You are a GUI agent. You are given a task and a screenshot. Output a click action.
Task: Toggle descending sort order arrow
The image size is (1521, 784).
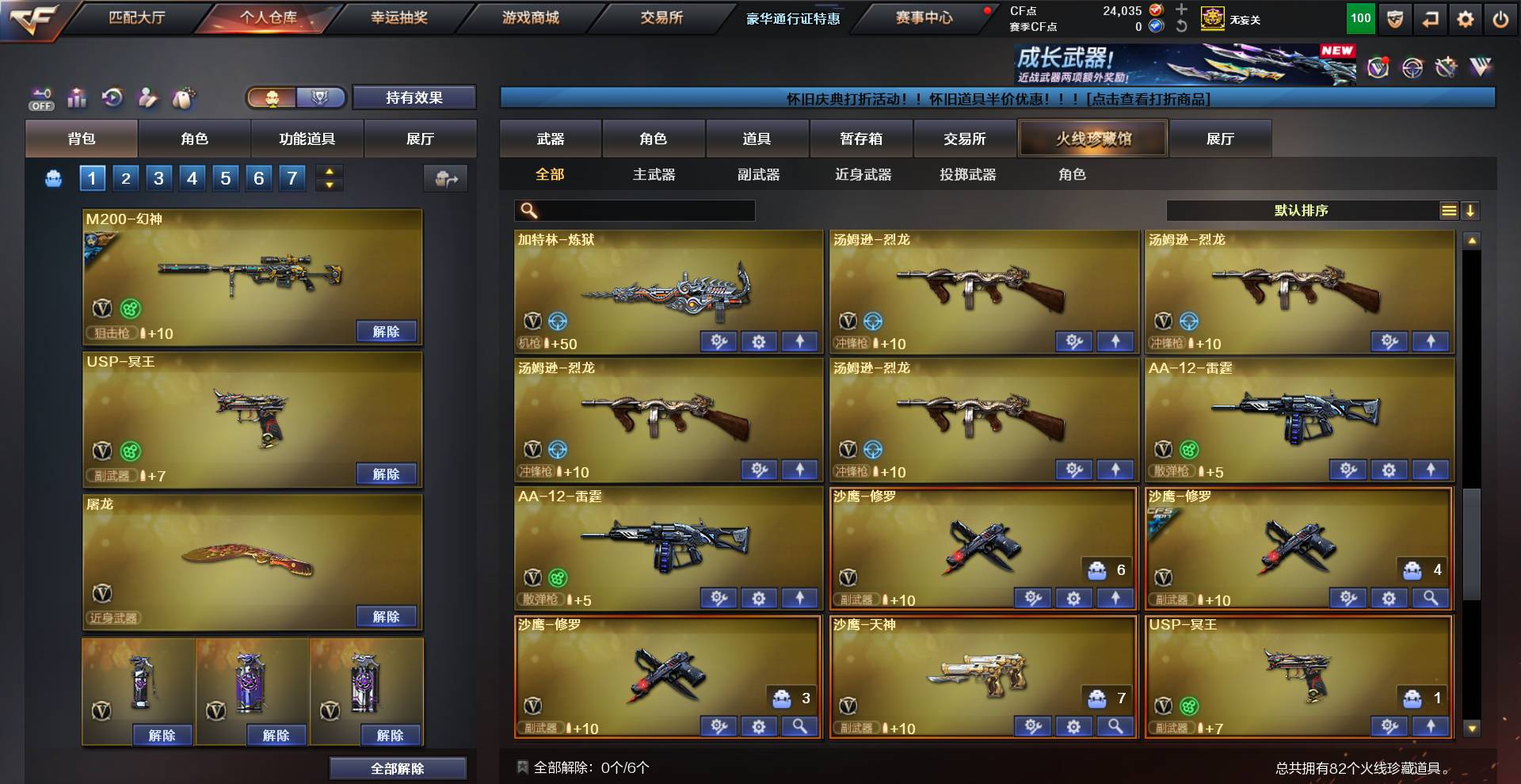(x=1472, y=211)
